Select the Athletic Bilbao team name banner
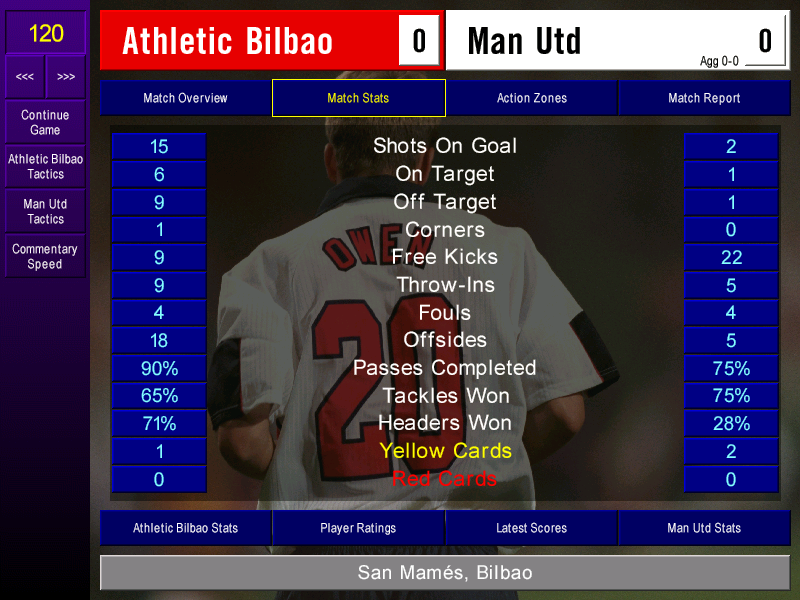Viewport: 800px width, 600px height. click(x=250, y=41)
